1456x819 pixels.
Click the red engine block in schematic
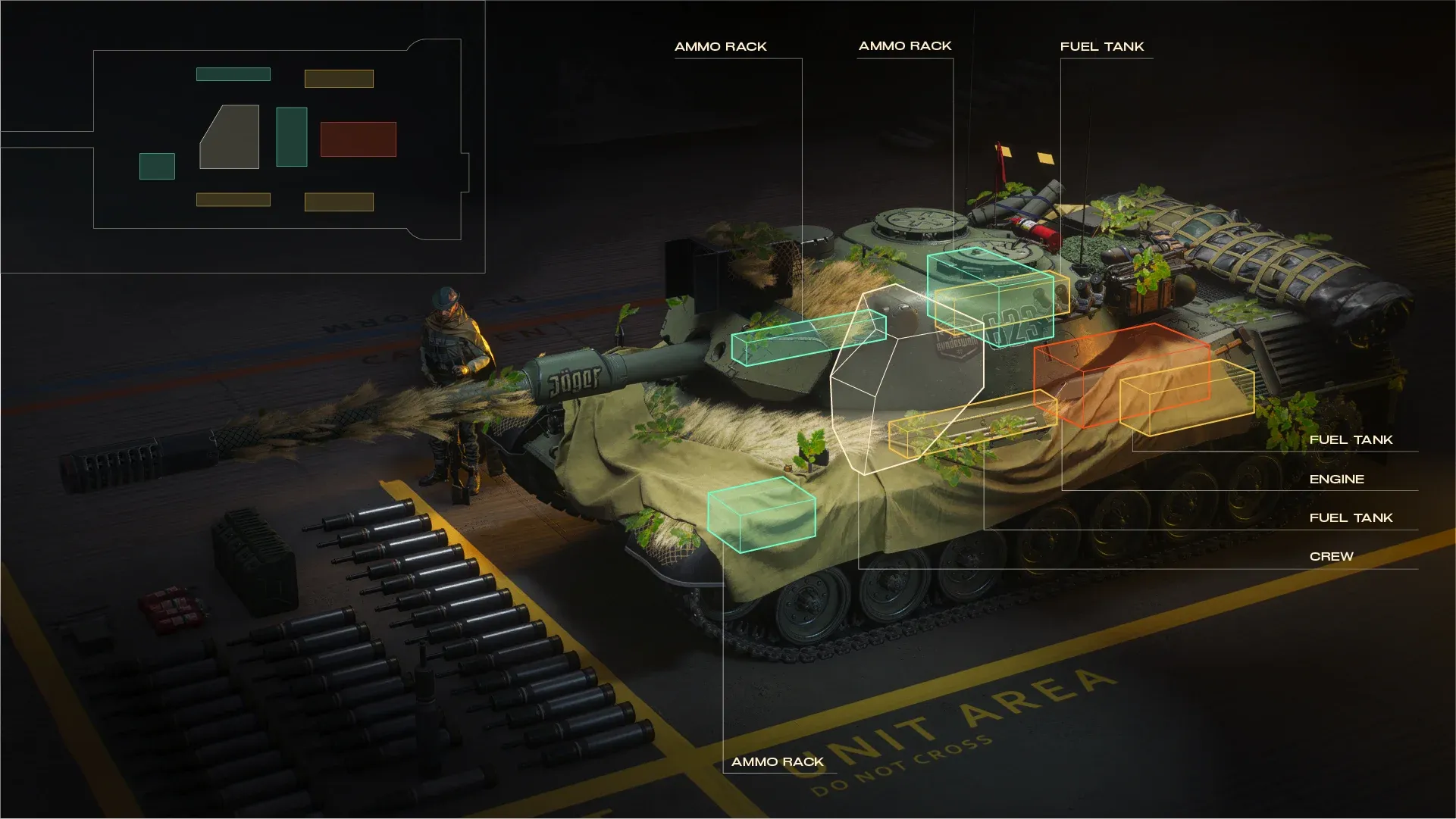pos(358,139)
